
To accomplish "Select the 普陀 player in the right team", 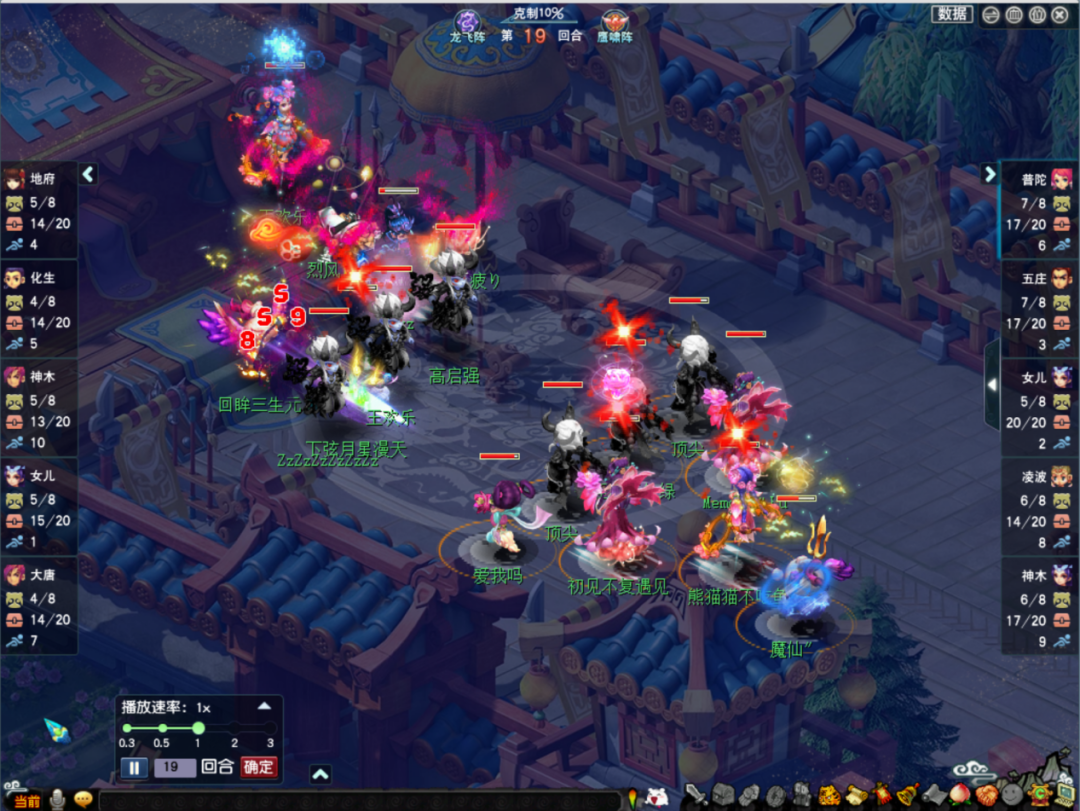I will [1040, 180].
